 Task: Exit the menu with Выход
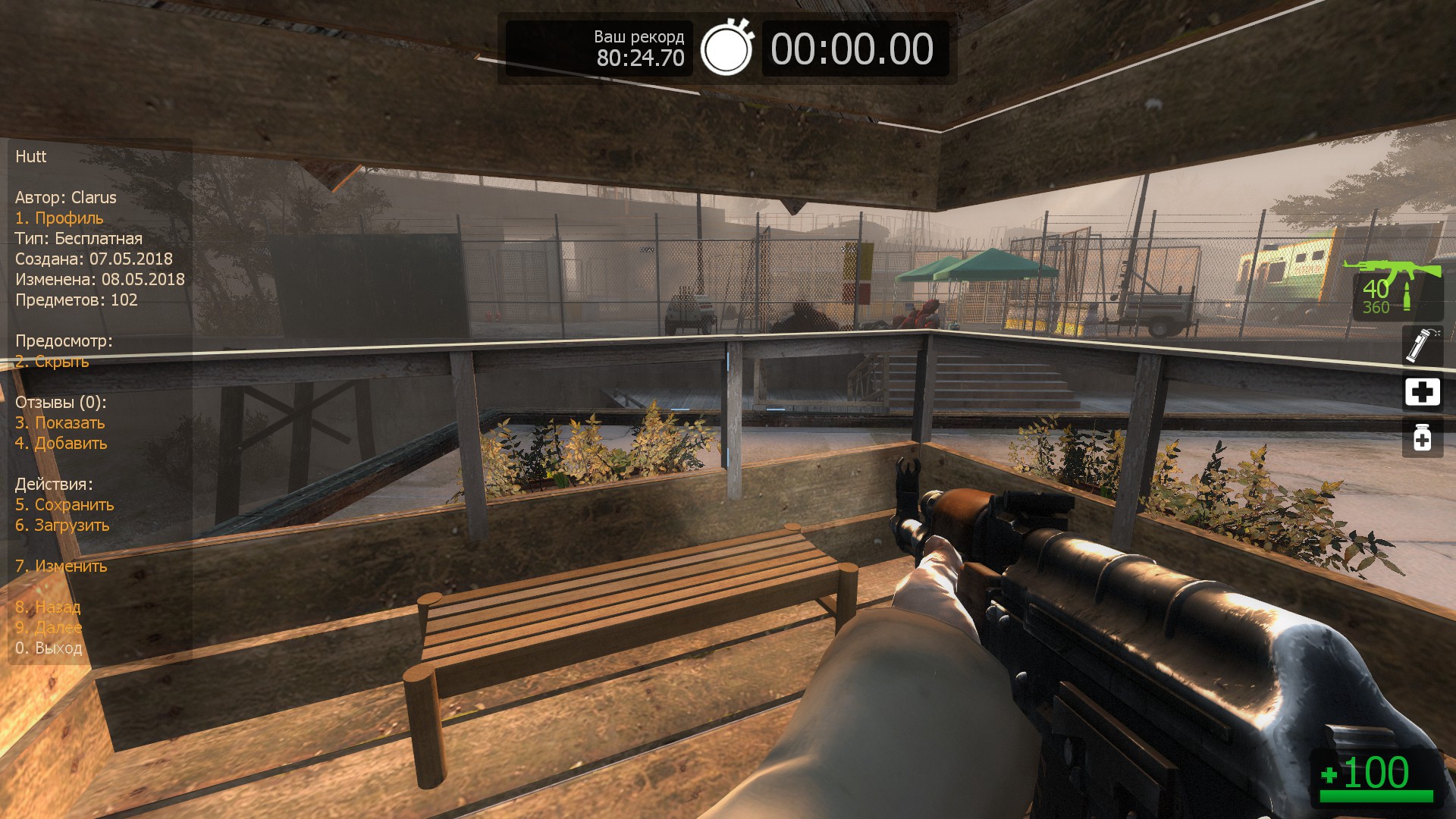(x=49, y=648)
